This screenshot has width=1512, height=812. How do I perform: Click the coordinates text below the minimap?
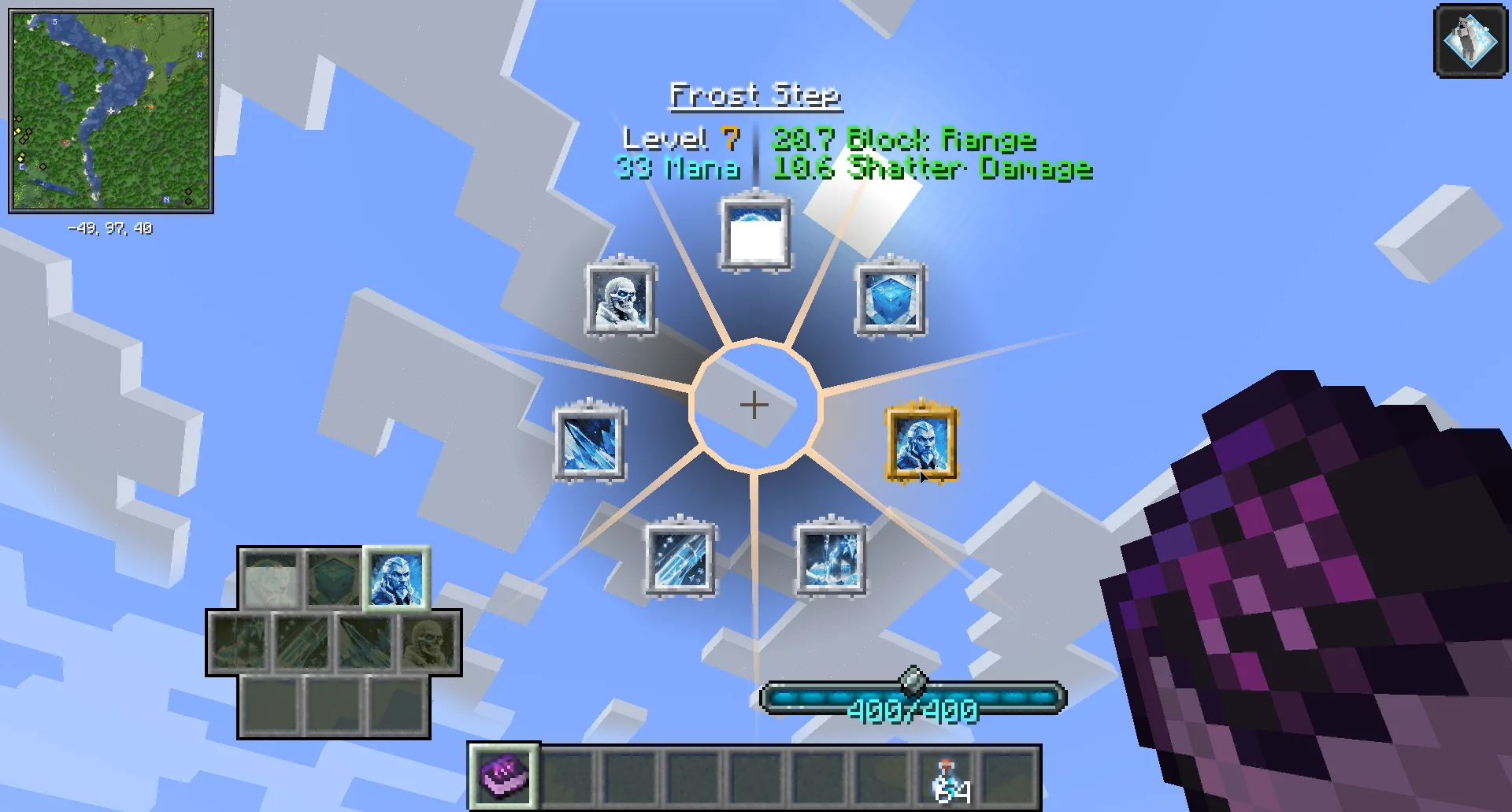110,229
